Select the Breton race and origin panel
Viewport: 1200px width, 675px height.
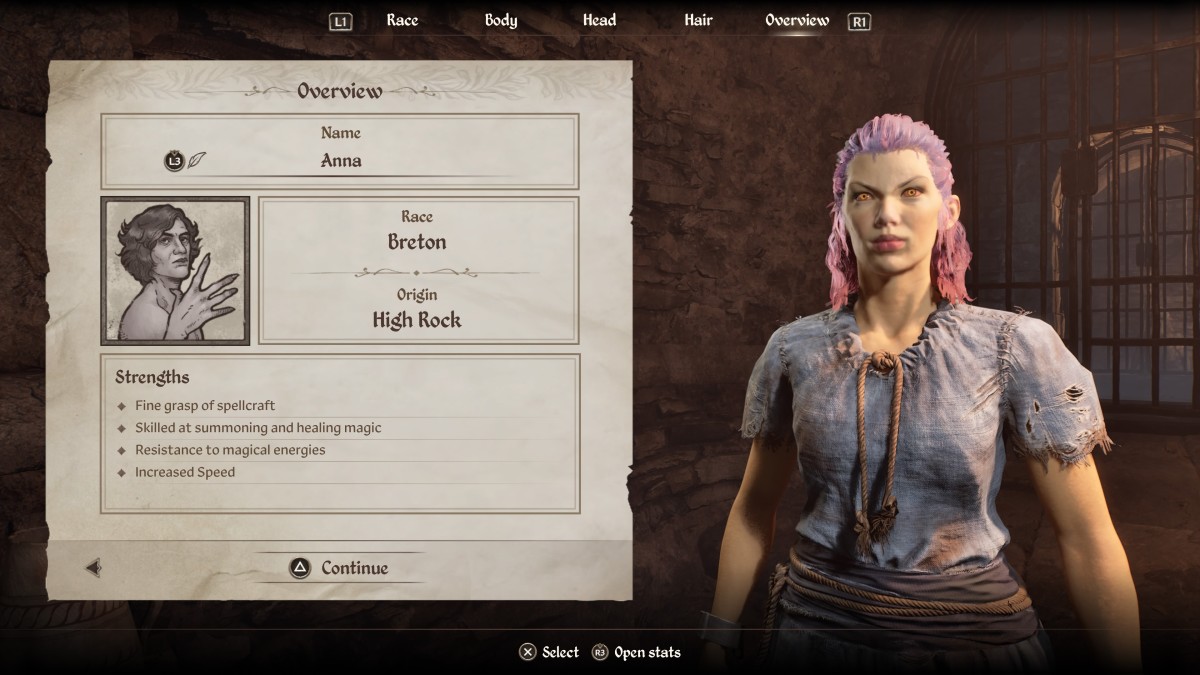[418, 271]
